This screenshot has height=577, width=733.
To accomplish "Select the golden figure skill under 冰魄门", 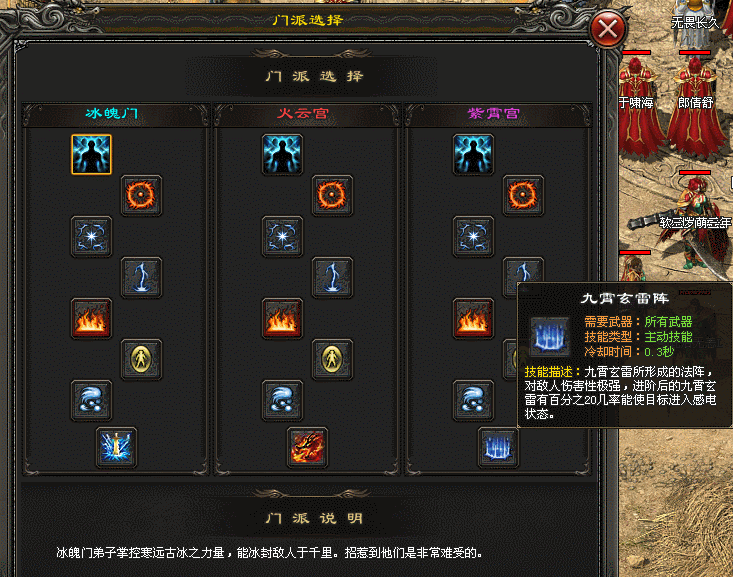I will click(141, 360).
